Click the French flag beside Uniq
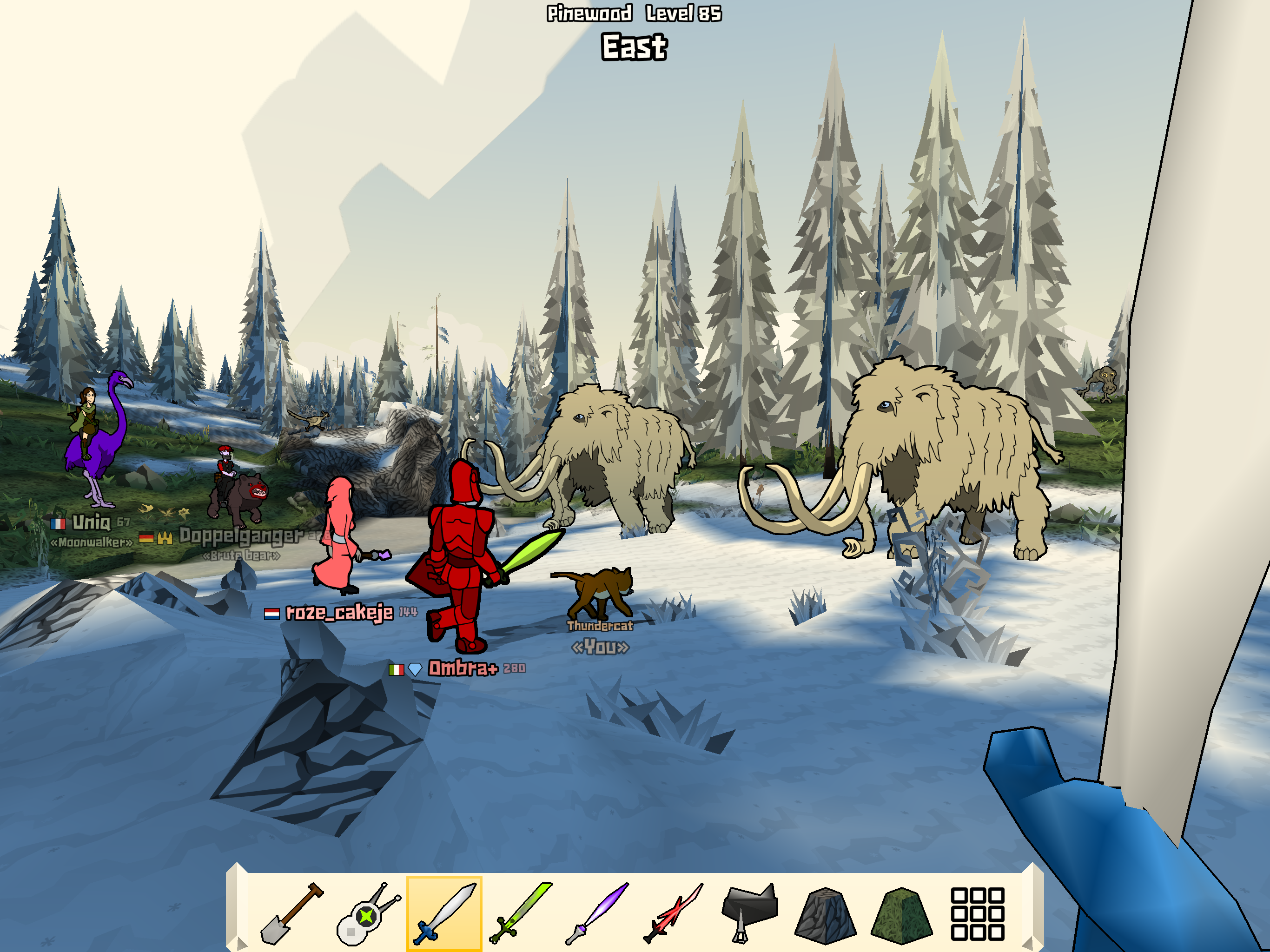 (x=58, y=524)
